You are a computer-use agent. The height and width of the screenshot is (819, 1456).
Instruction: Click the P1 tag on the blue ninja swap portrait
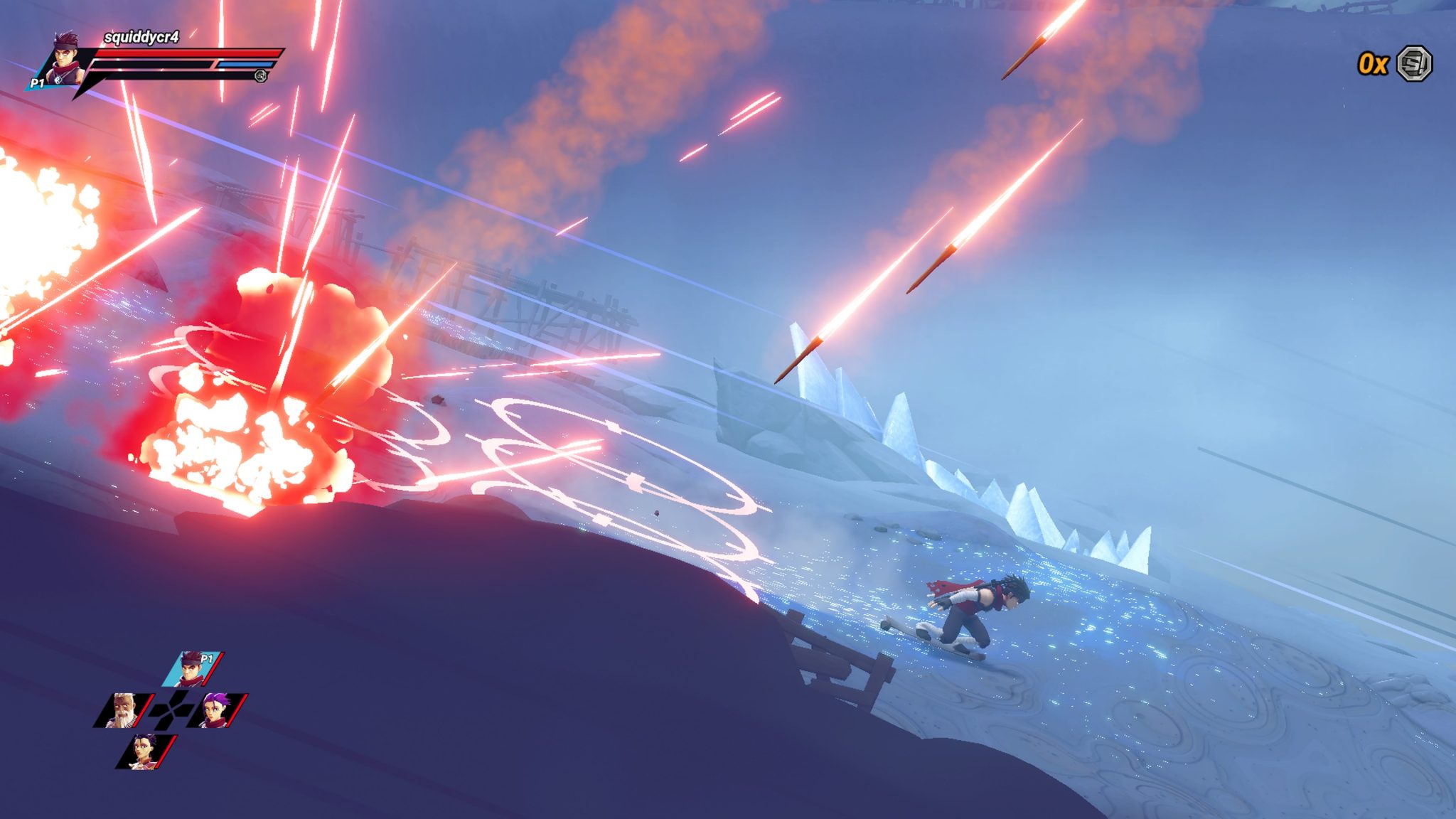coord(206,659)
